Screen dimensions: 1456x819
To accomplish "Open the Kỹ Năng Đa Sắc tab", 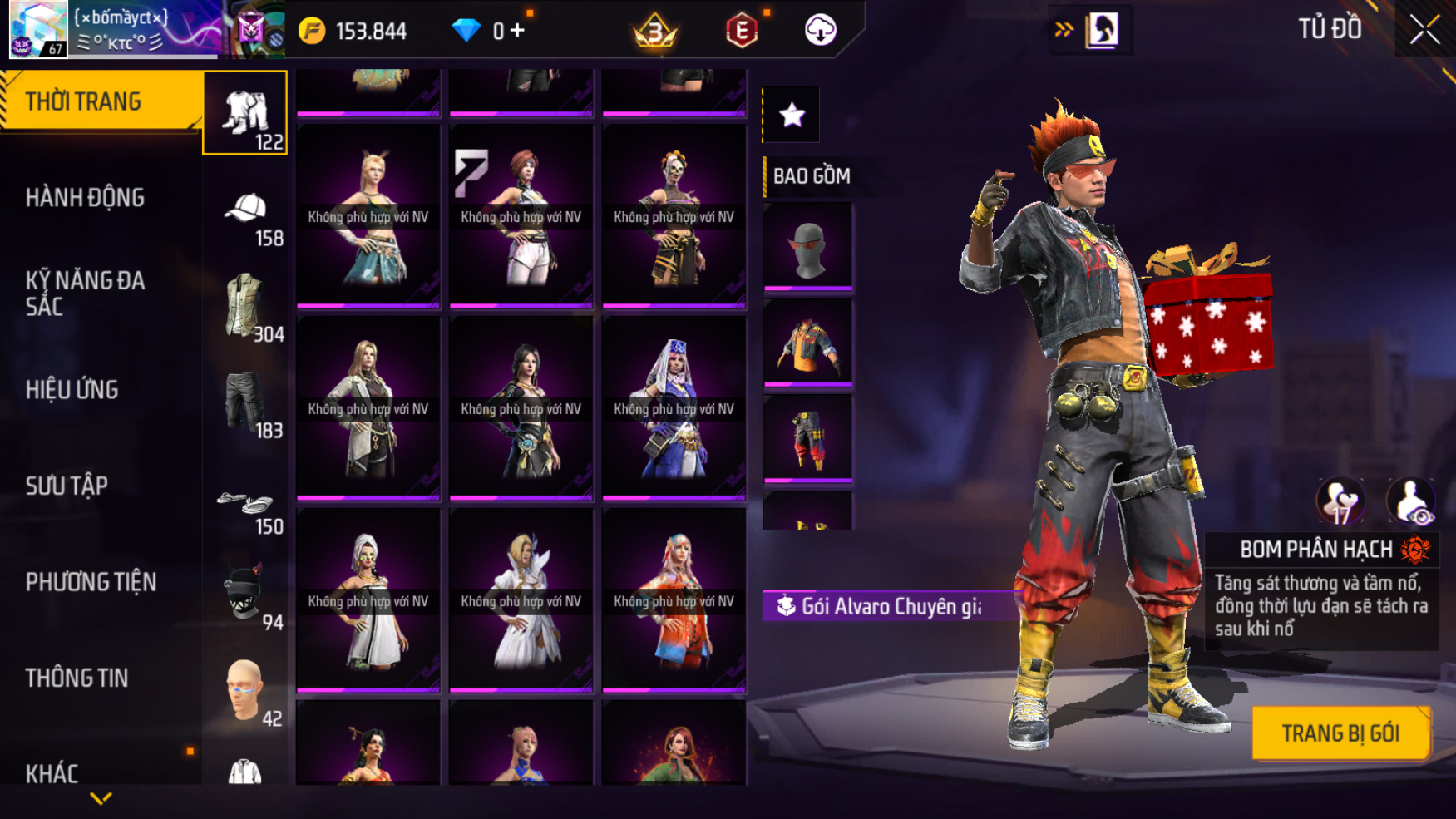I will [x=85, y=293].
